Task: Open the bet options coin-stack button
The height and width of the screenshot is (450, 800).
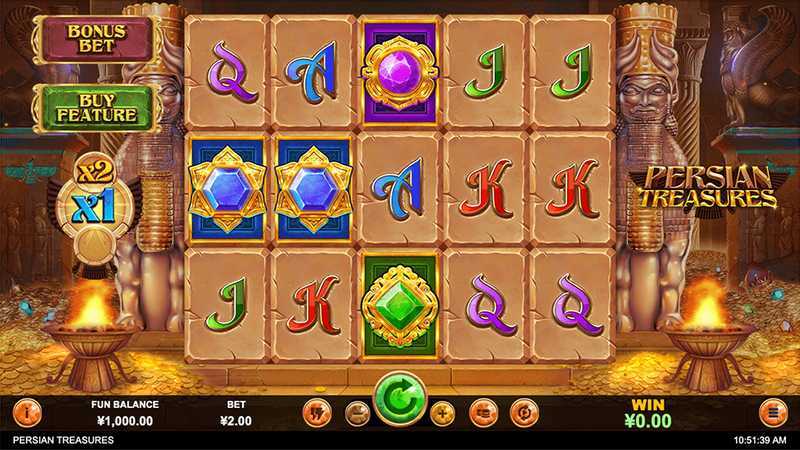Action: point(483,411)
